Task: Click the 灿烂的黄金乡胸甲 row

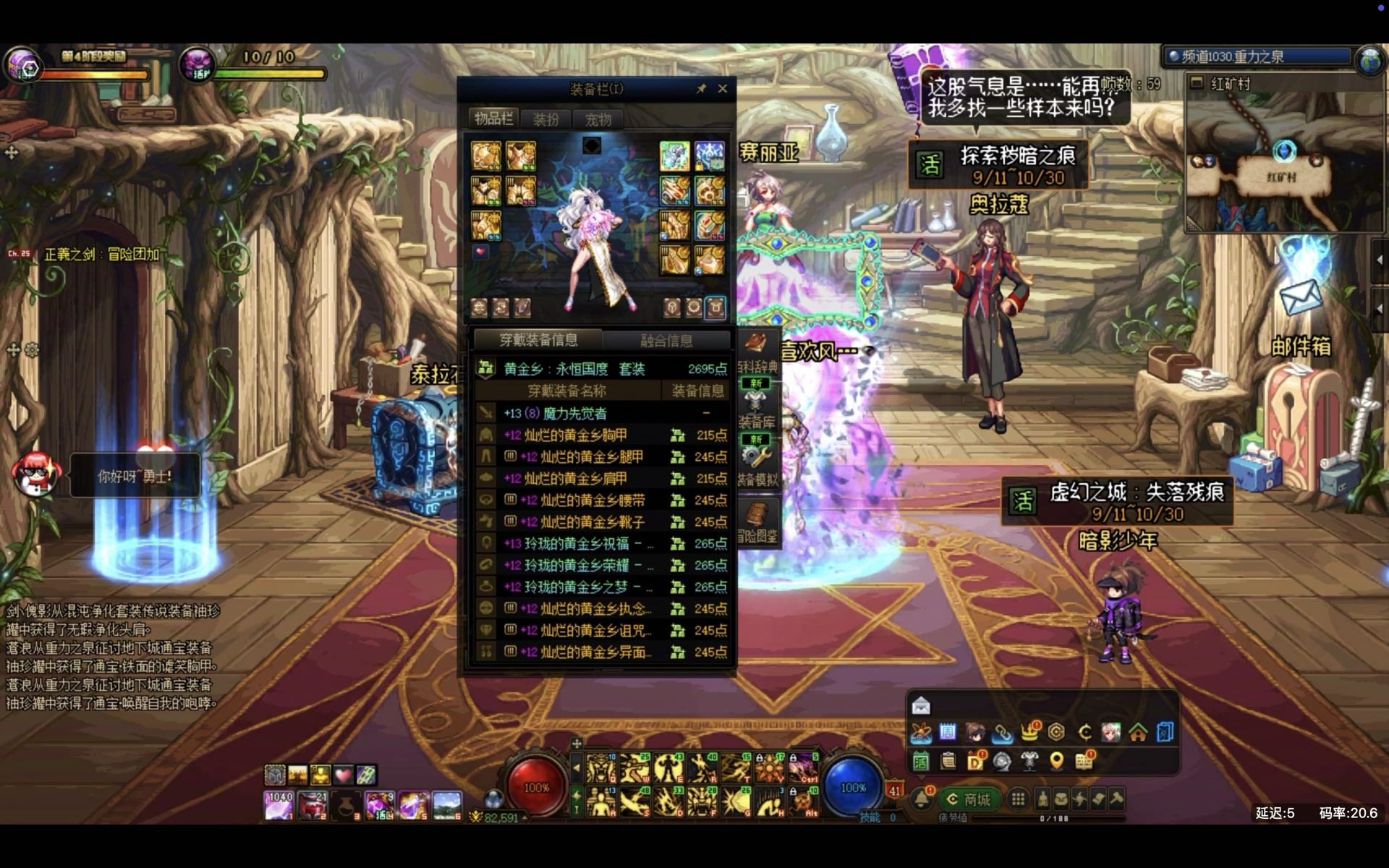Action: coord(575,435)
